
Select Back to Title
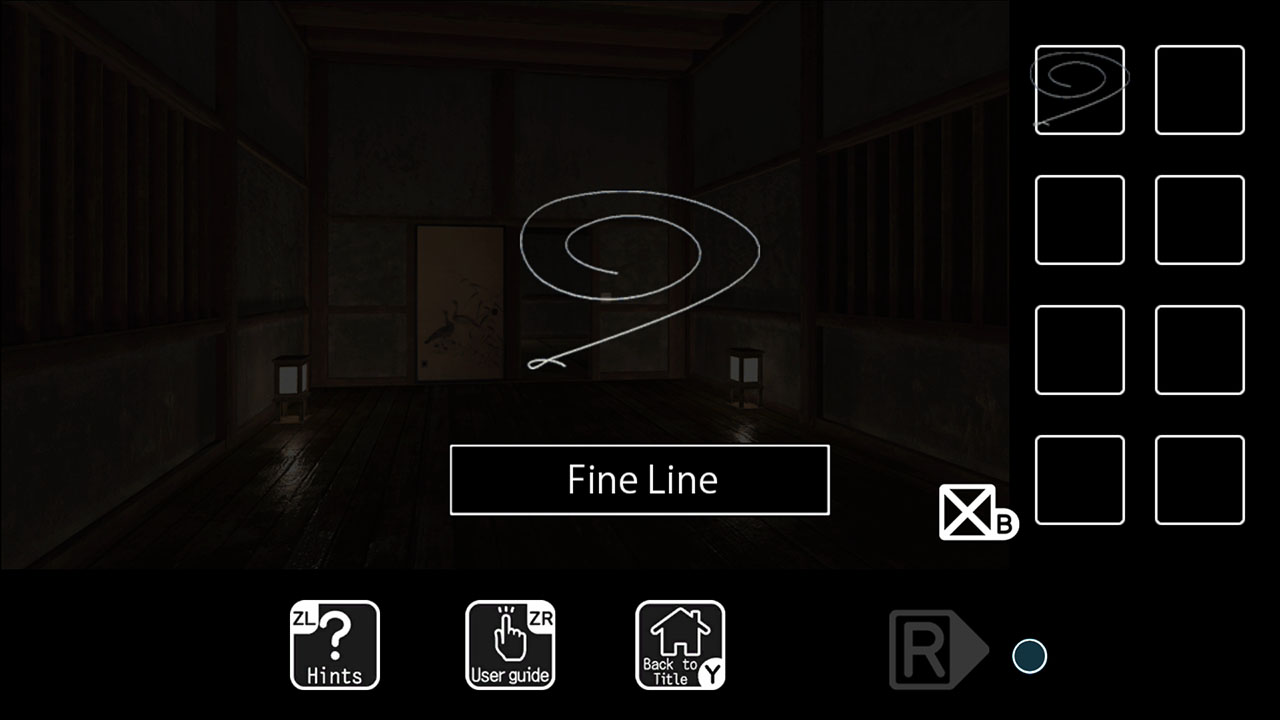680,645
